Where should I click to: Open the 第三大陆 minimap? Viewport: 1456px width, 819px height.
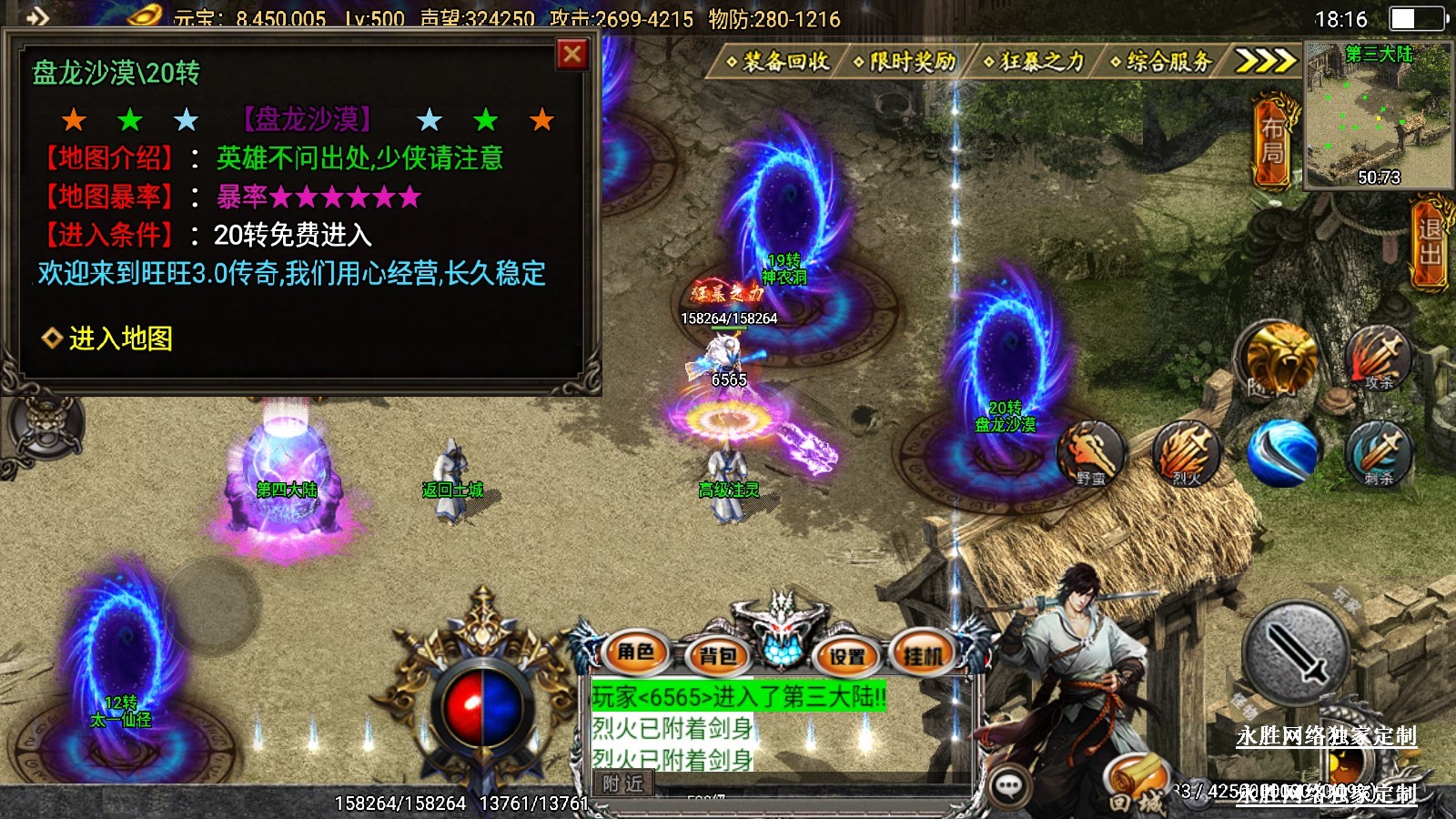[1378, 115]
